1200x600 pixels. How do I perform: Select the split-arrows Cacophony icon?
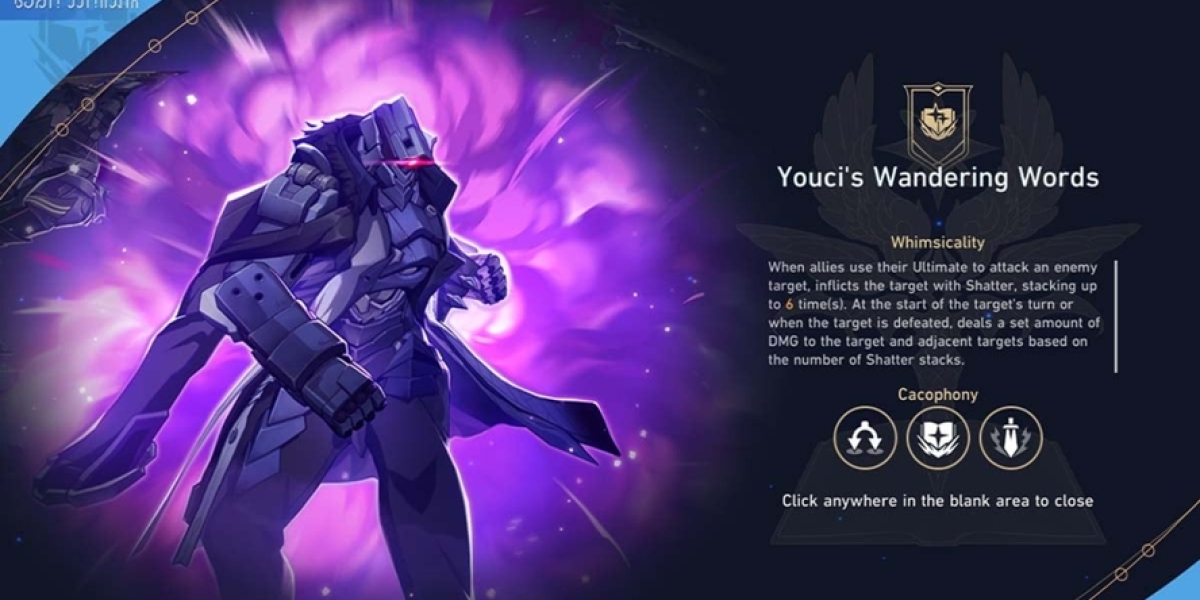coord(865,438)
